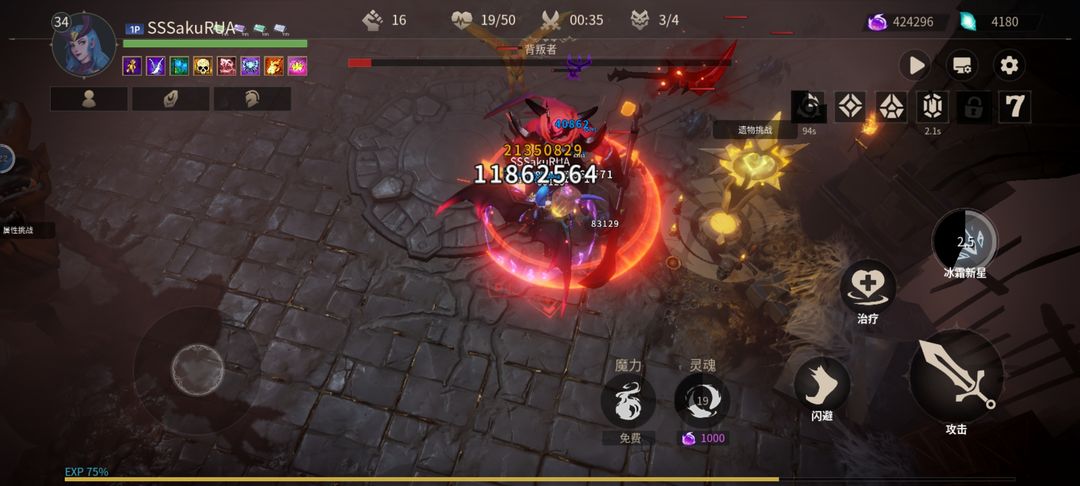Cast the Frost Nova (冰霜新星) skill
Image resolution: width=1080 pixels, height=486 pixels.
coord(964,240)
